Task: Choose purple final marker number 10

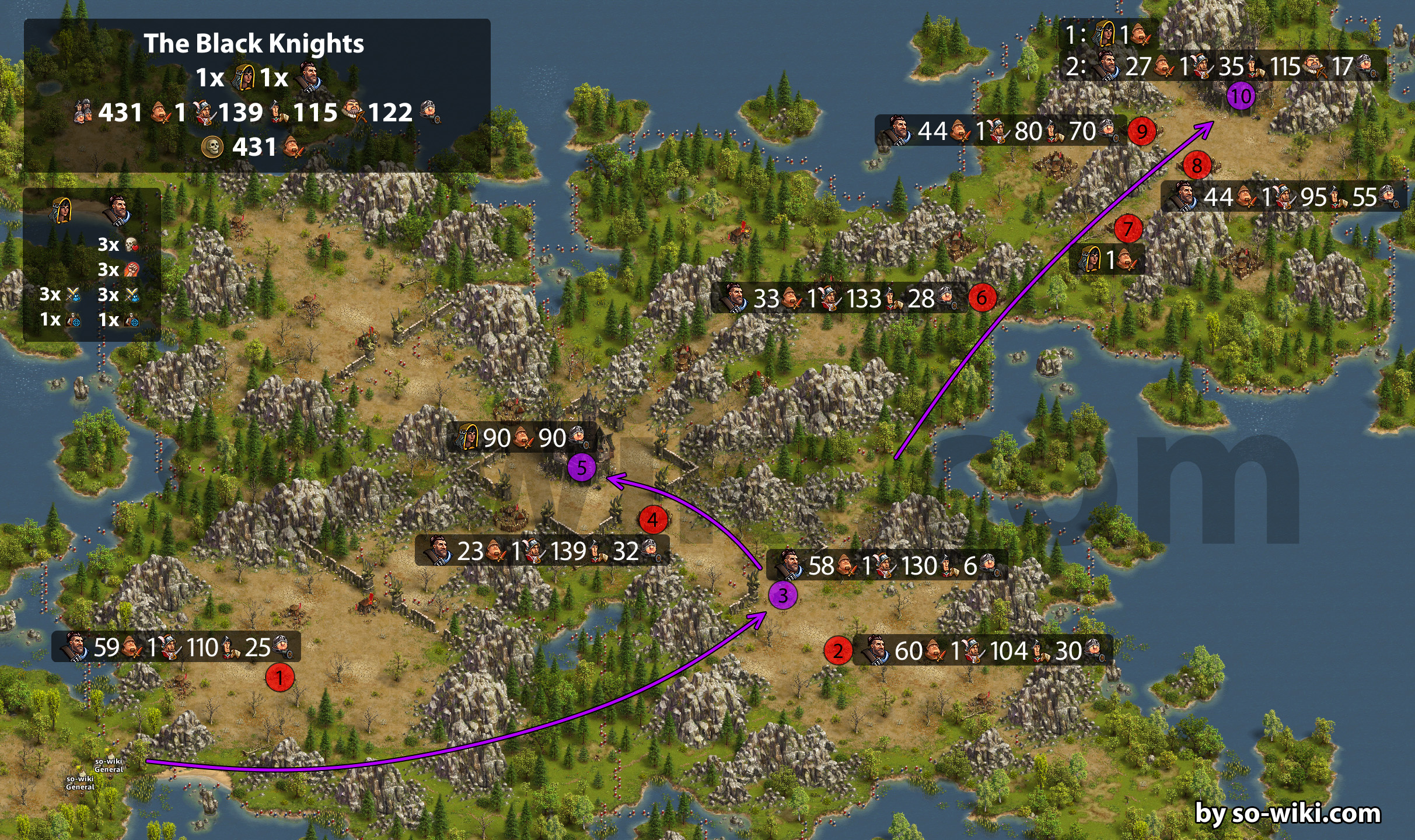Action: (x=1241, y=96)
